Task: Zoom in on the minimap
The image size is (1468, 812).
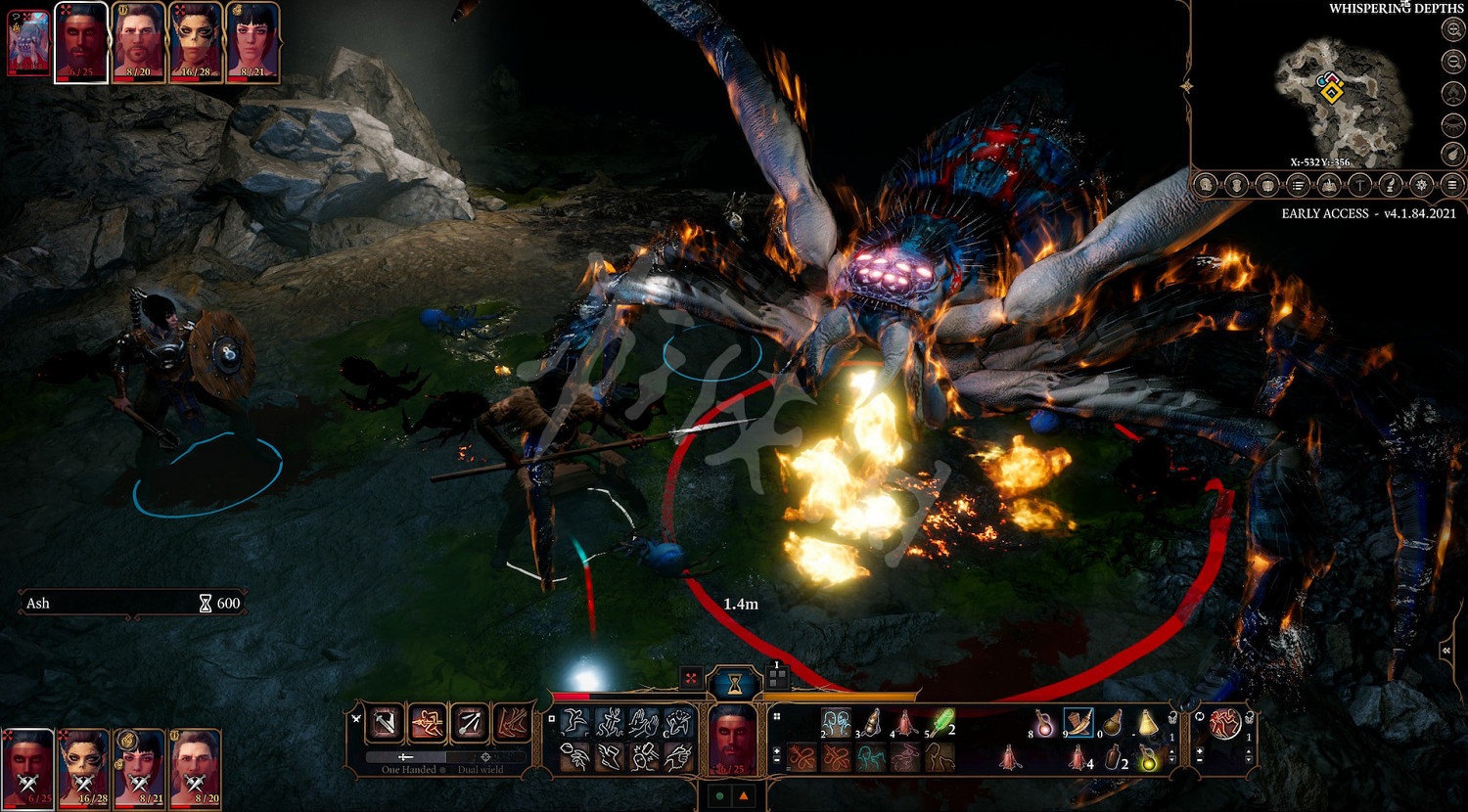Action: click(x=1453, y=31)
